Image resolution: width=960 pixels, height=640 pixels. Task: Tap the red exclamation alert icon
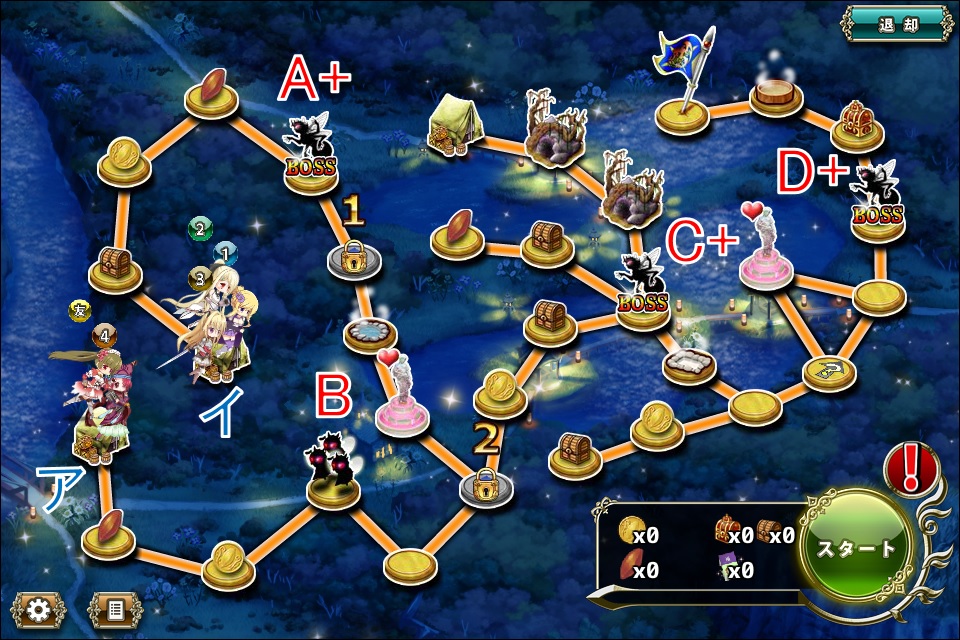click(x=911, y=467)
